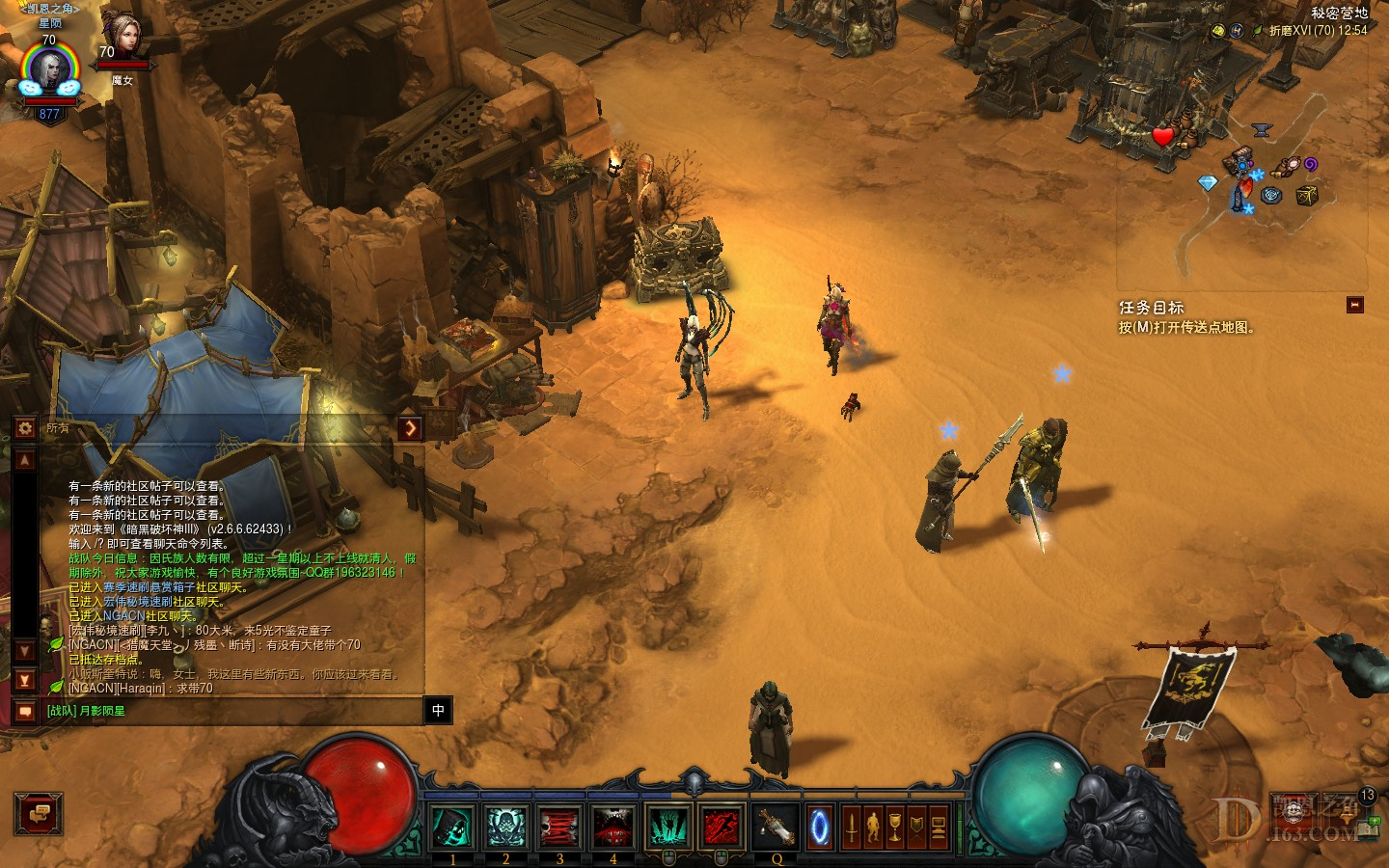Select the green grasping hand left-mouse skill
The width and height of the screenshot is (1389, 868).
667,827
